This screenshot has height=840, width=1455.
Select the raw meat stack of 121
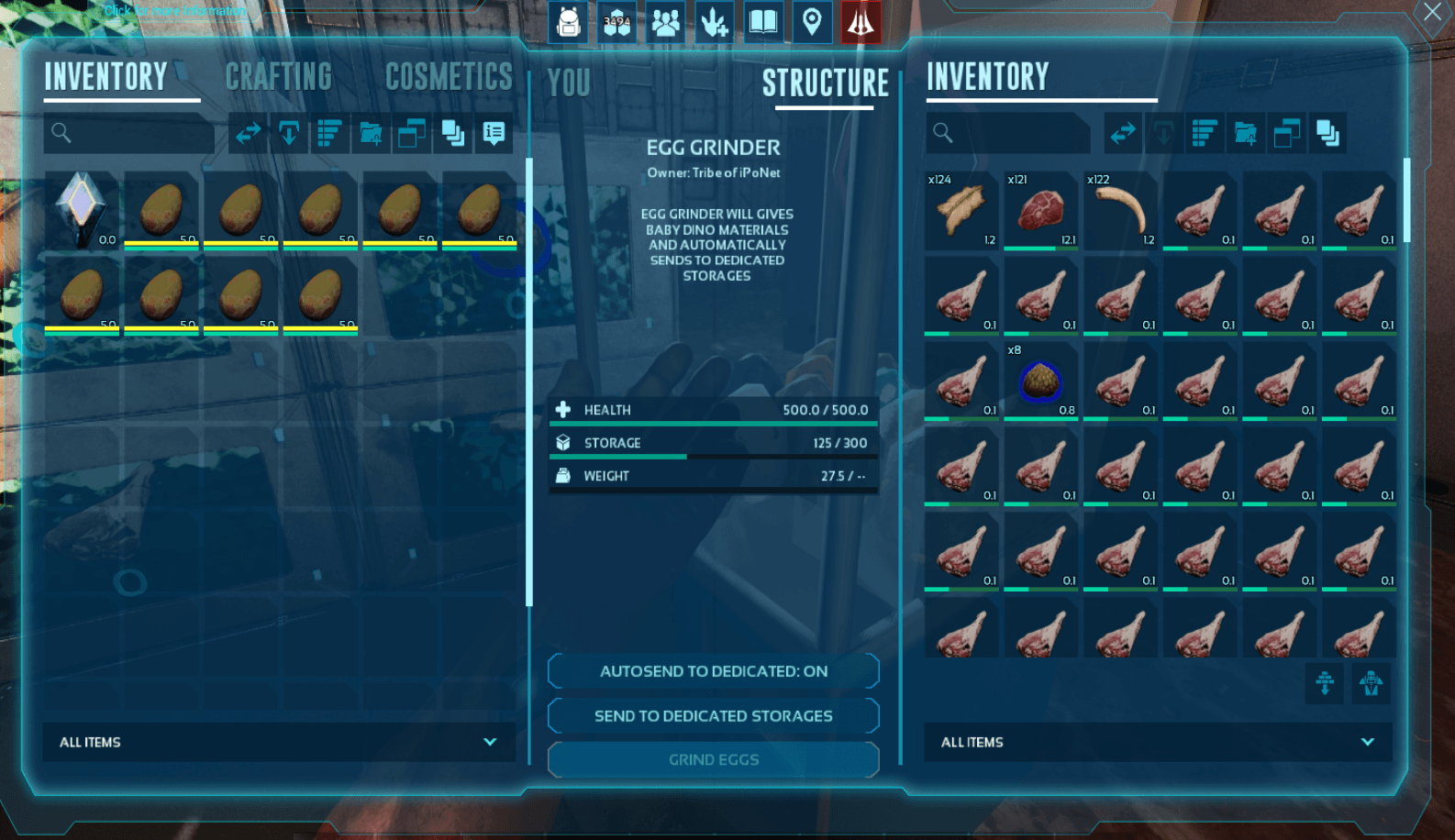point(1040,210)
